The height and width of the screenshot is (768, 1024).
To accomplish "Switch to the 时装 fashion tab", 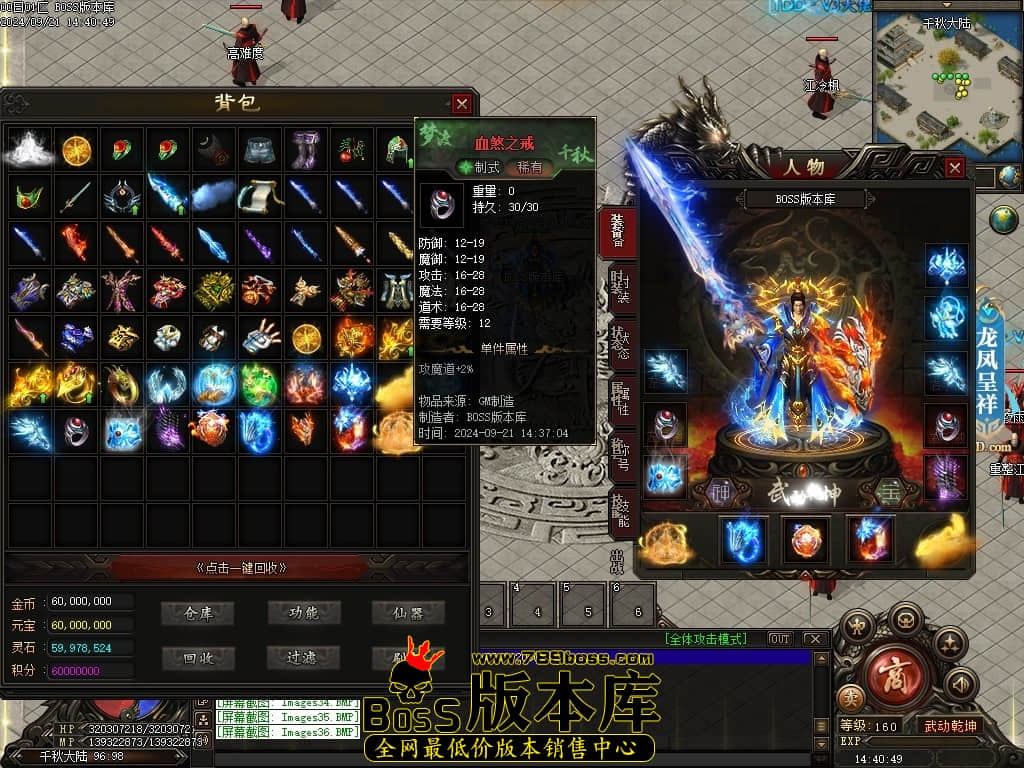I will click(x=620, y=289).
